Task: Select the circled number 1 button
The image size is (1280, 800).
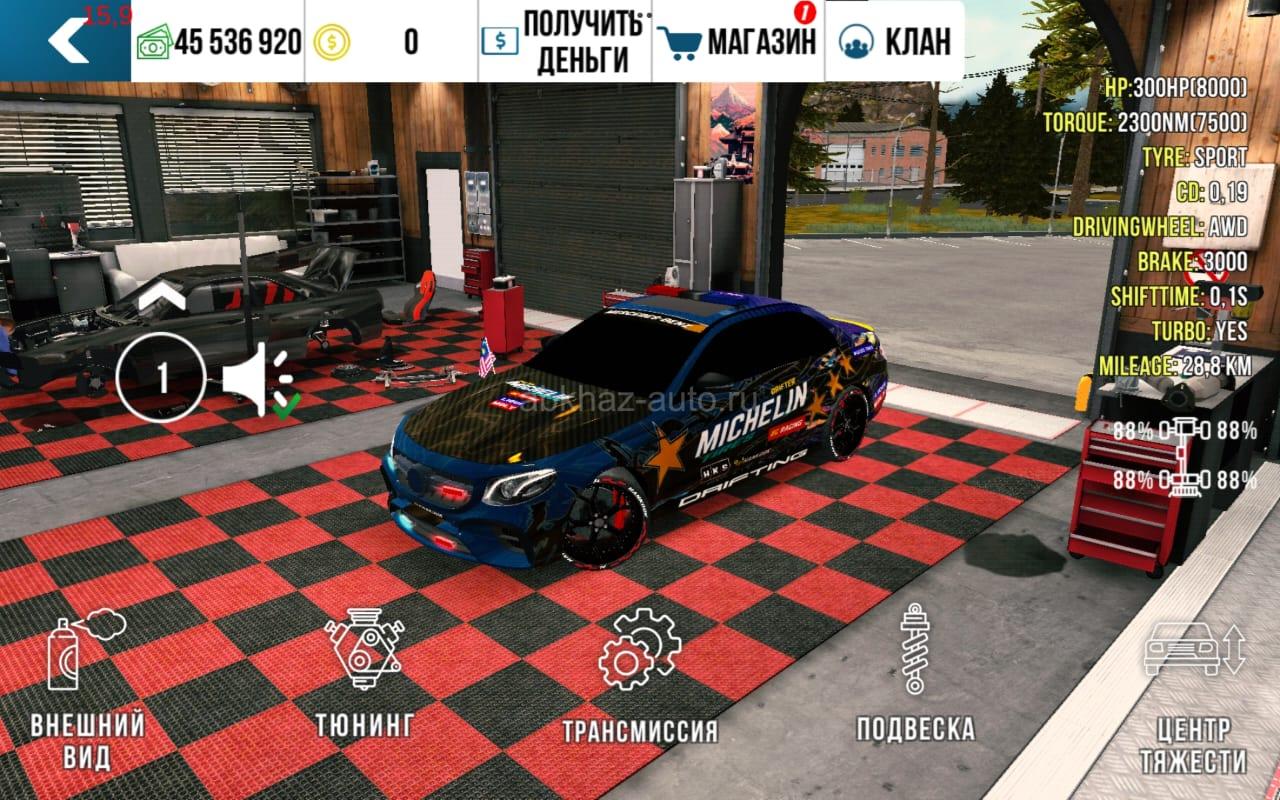Action: (x=161, y=378)
